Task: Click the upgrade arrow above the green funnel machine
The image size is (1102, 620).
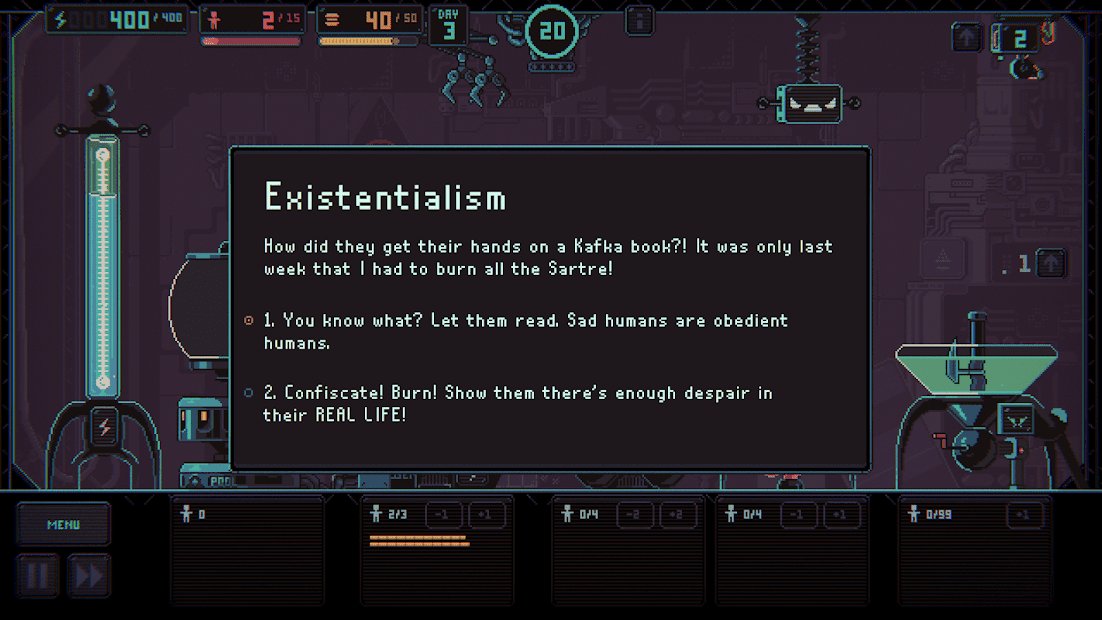Action: 1051,264
